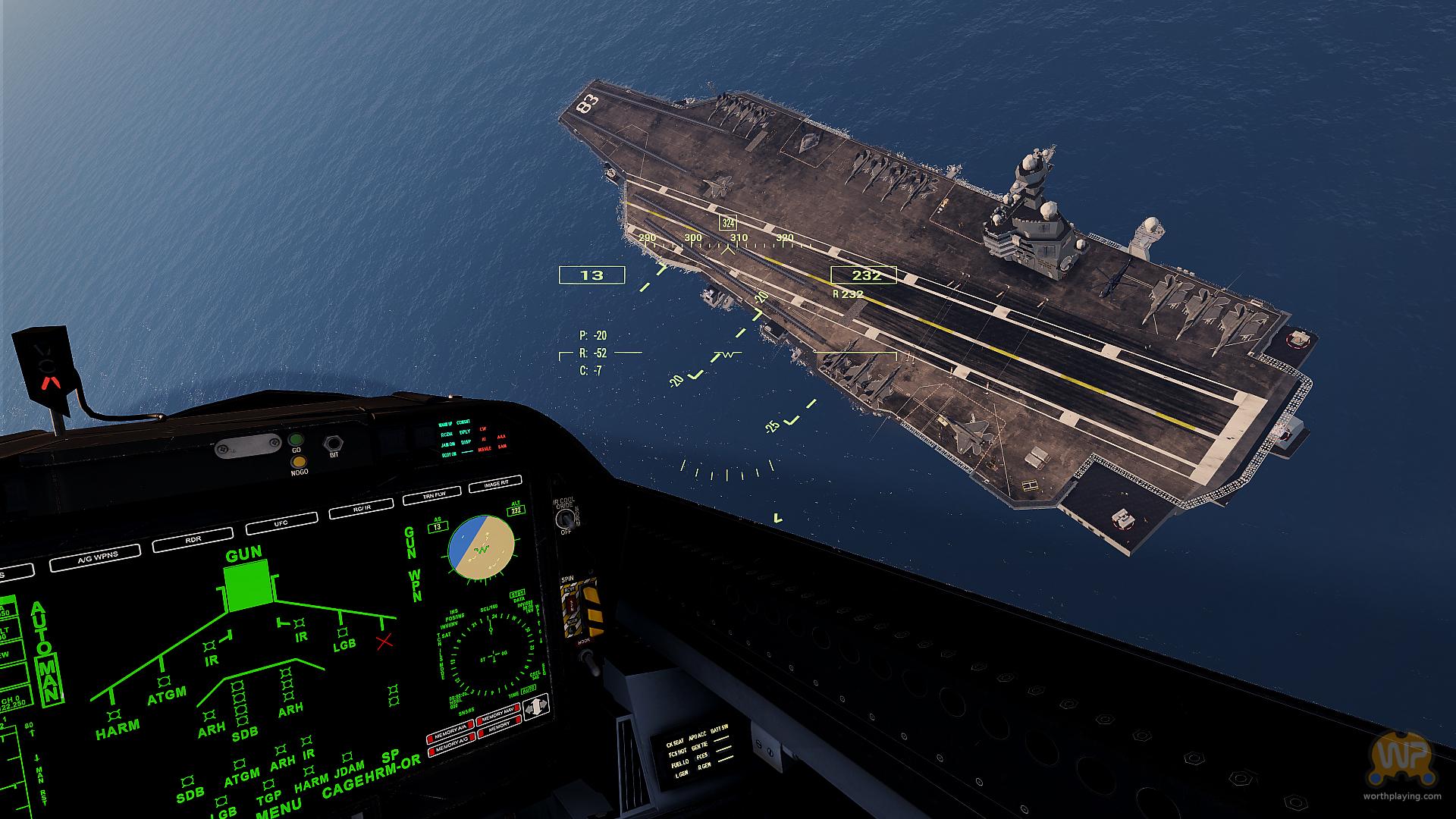Open the RDR radar page
Screen dimensions: 1456x819
[193, 541]
